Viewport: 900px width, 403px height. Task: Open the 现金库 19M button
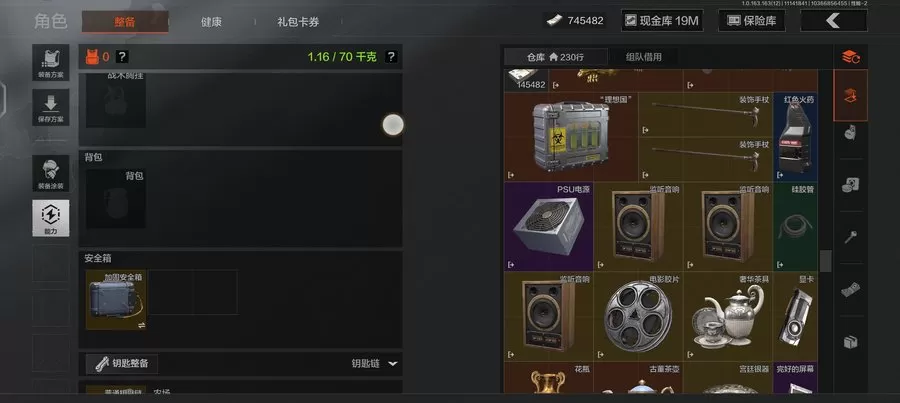[x=661, y=20]
